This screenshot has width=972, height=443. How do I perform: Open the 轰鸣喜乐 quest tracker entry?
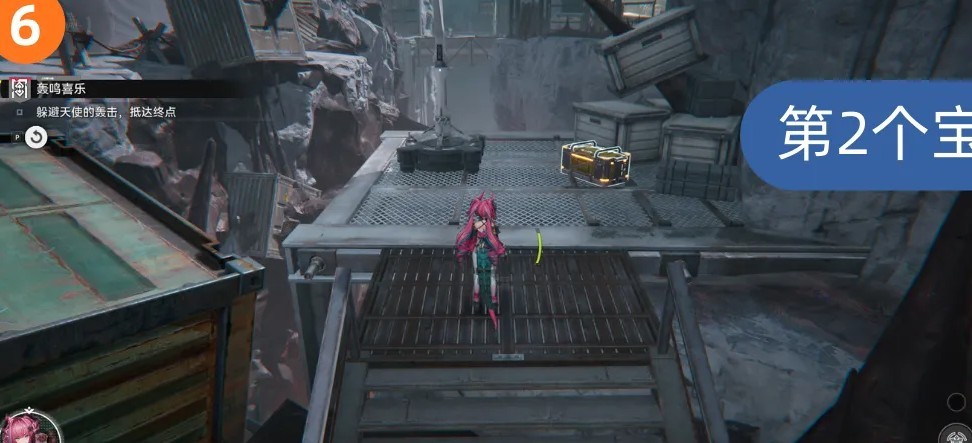click(61, 89)
